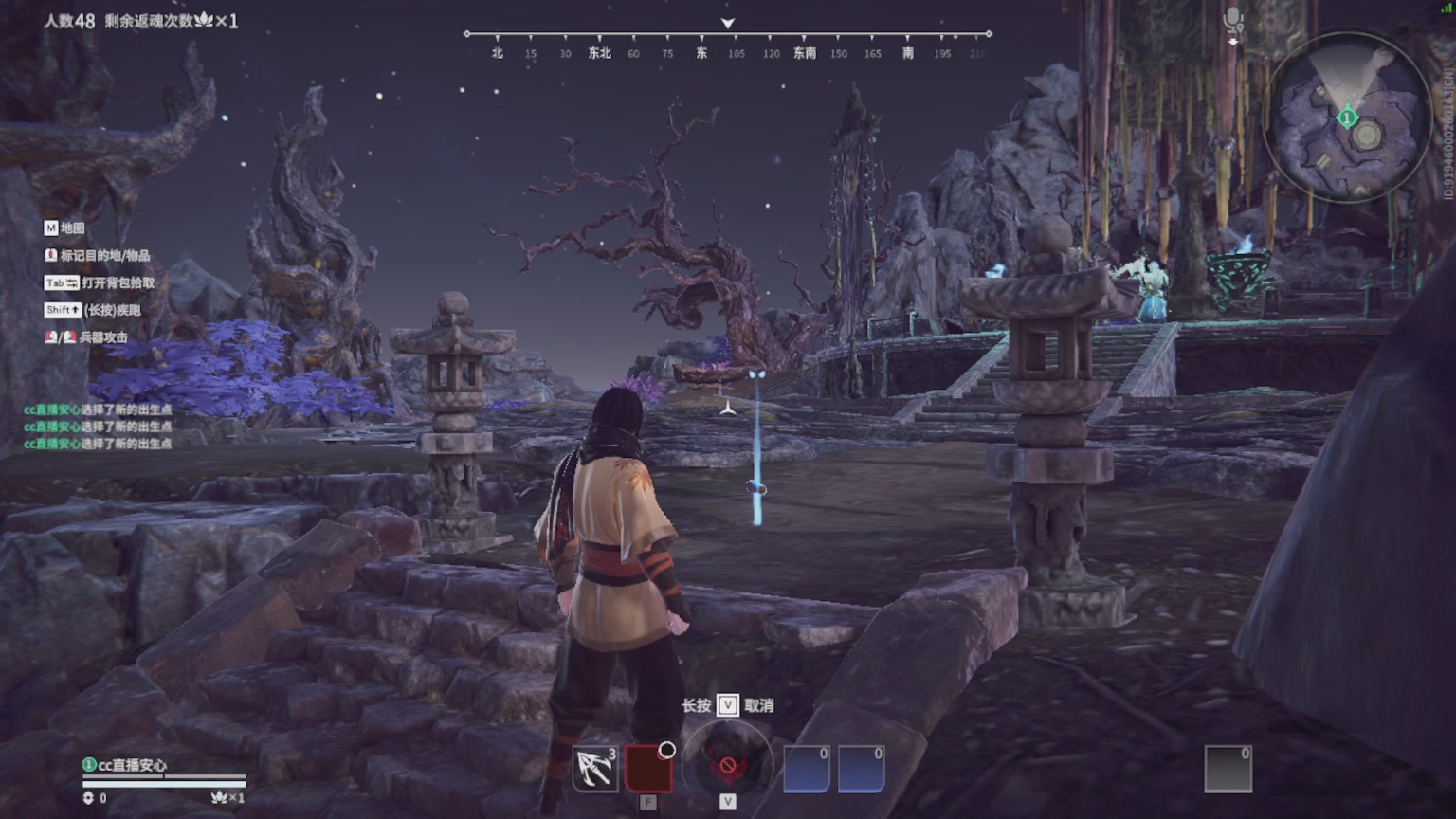Activate the red skill slot
Image resolution: width=1456 pixels, height=819 pixels.
coord(648,769)
